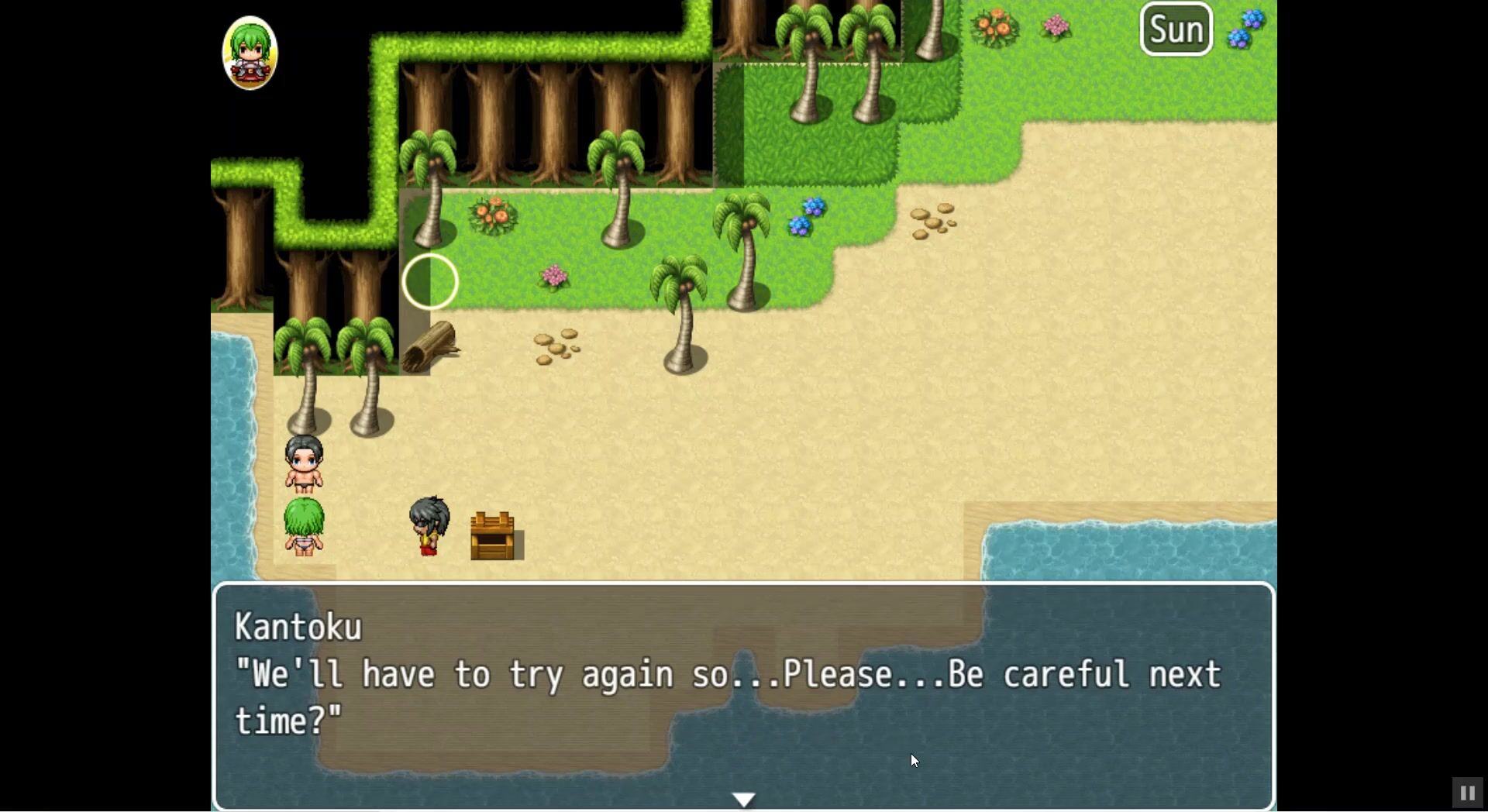Pause playback with the pause button
The image size is (1488, 812).
1466,793
